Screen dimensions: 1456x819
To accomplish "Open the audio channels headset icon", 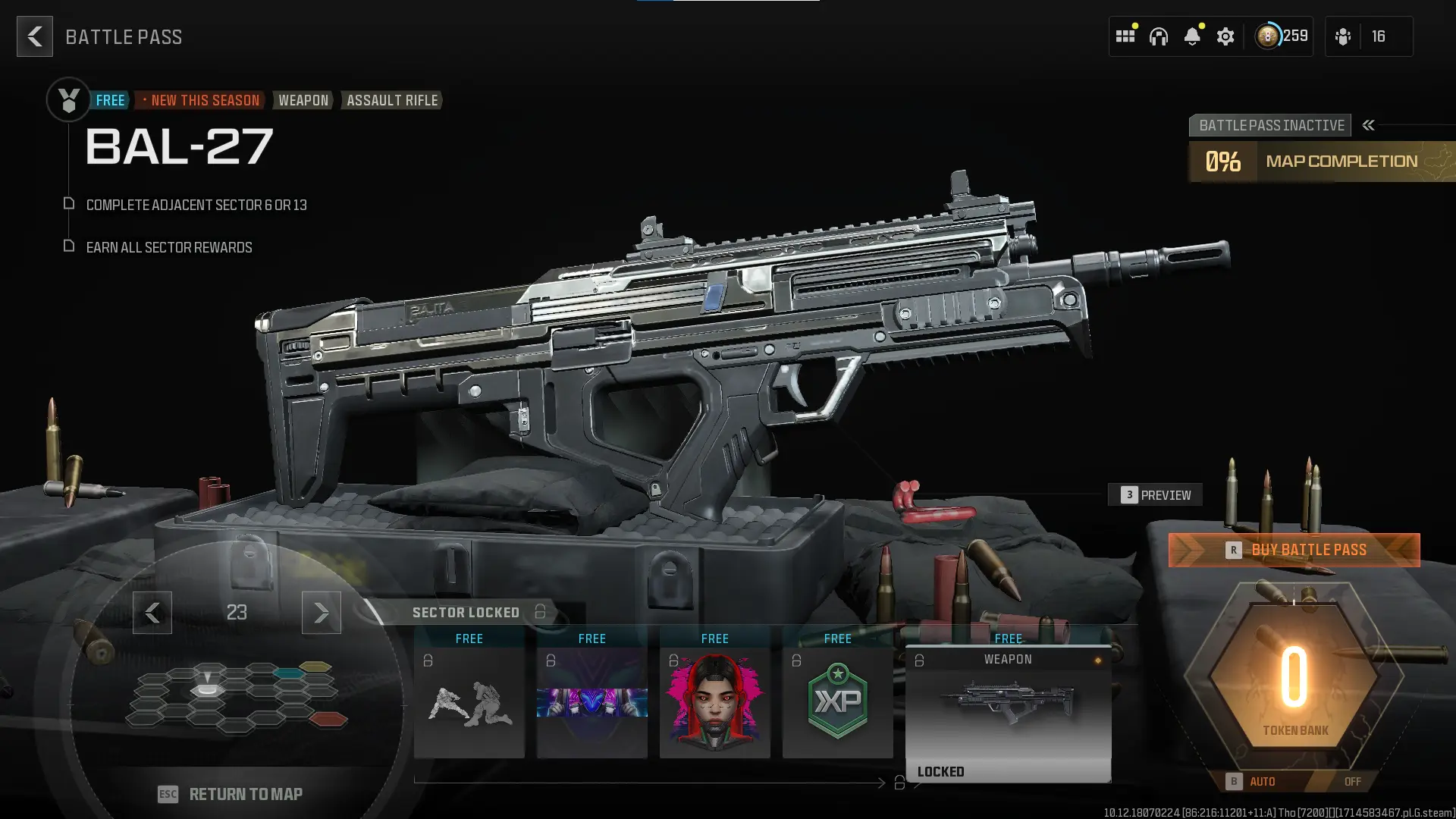I will click(1160, 36).
